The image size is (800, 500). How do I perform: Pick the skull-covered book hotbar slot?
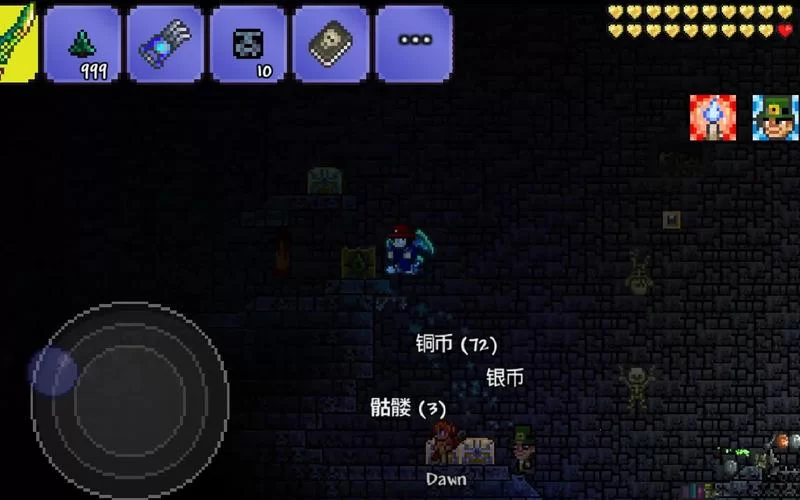(x=331, y=44)
